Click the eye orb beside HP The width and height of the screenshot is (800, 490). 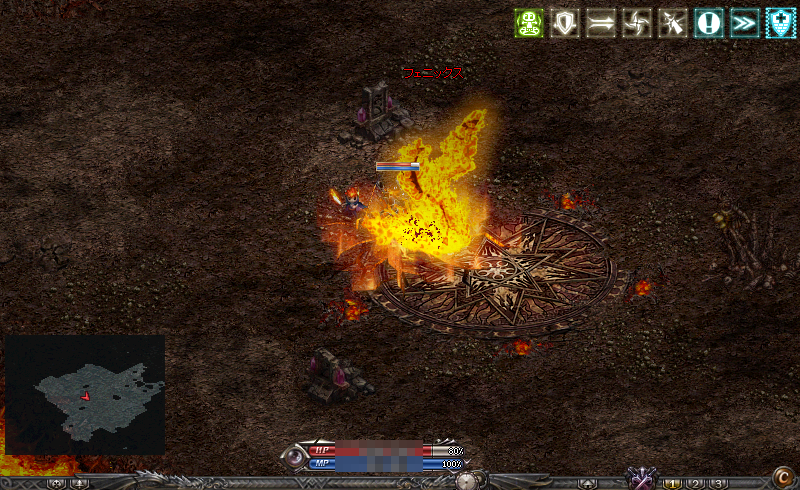pyautogui.click(x=296, y=458)
